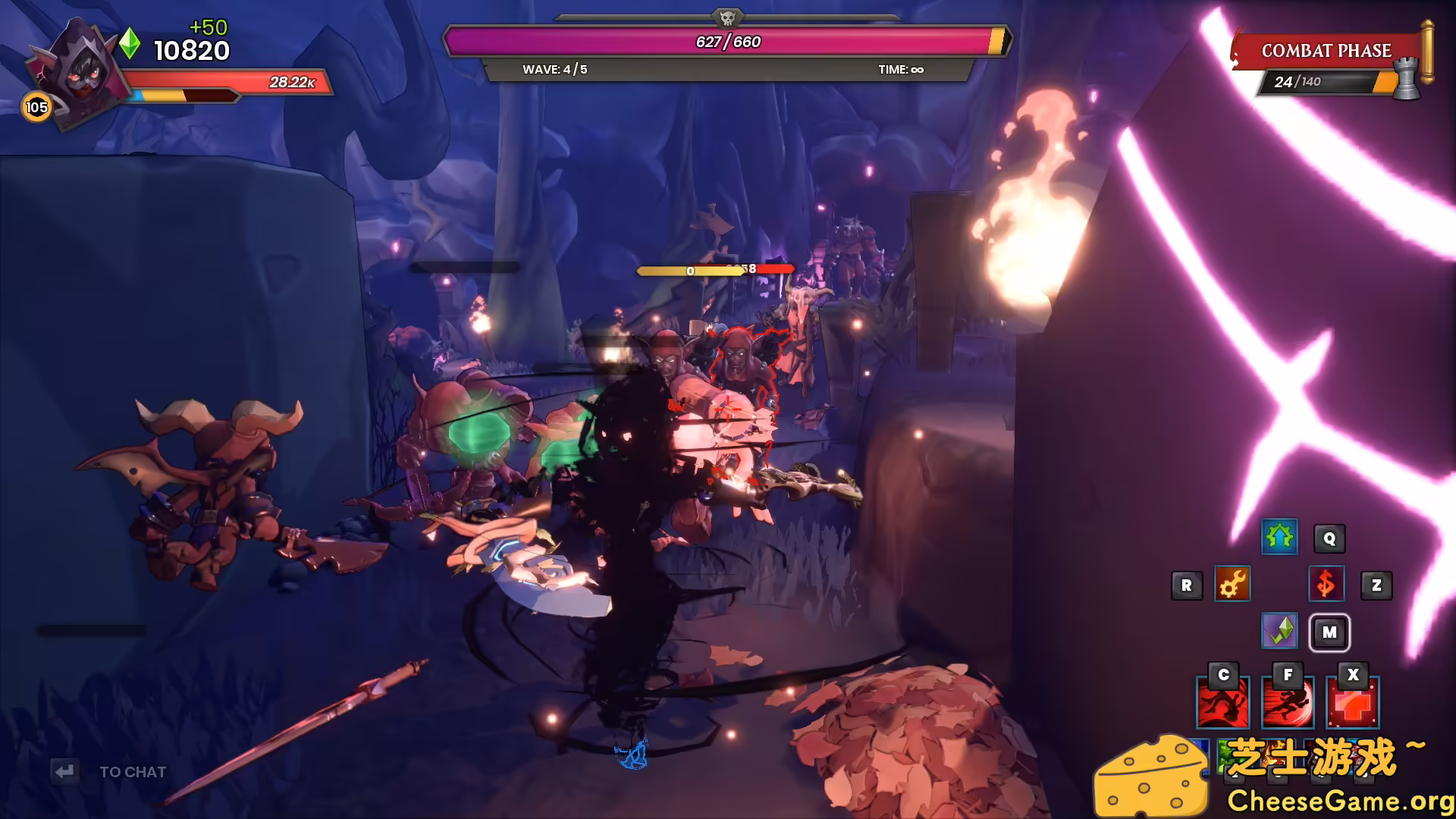Screen dimensions: 1456x819
Task: Select the green gem mana icon beside M
Action: pyautogui.click(x=1280, y=632)
